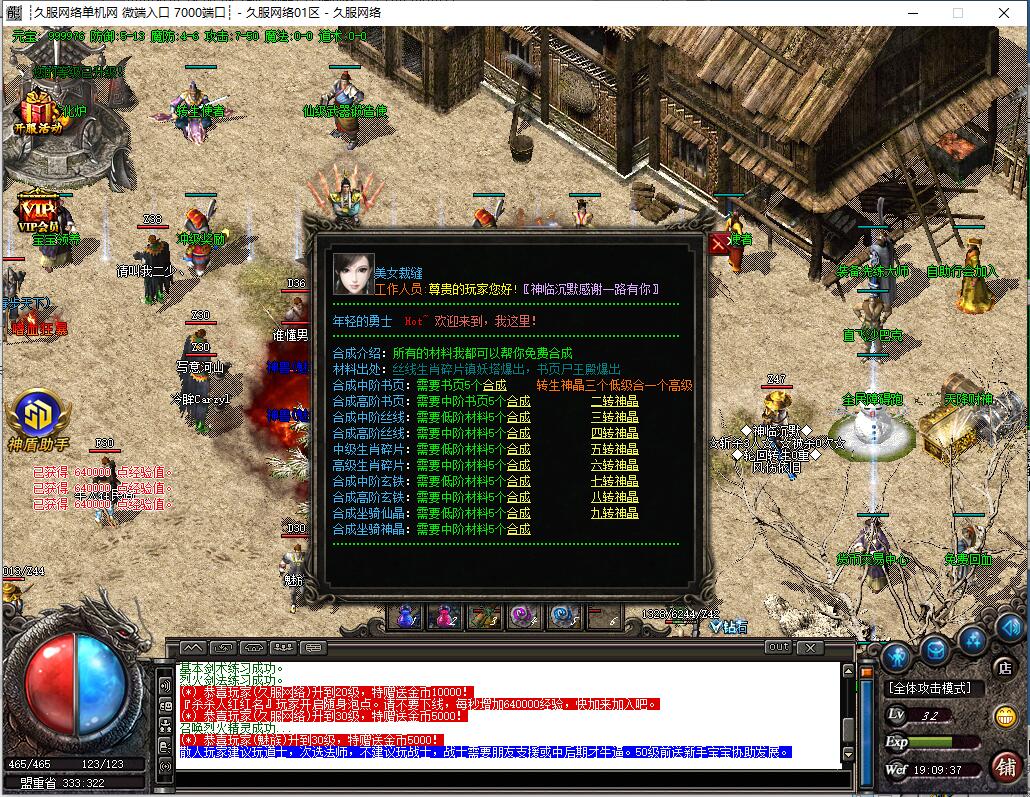Select the 五转神晶 link
This screenshot has height=797, width=1030.
(614, 449)
